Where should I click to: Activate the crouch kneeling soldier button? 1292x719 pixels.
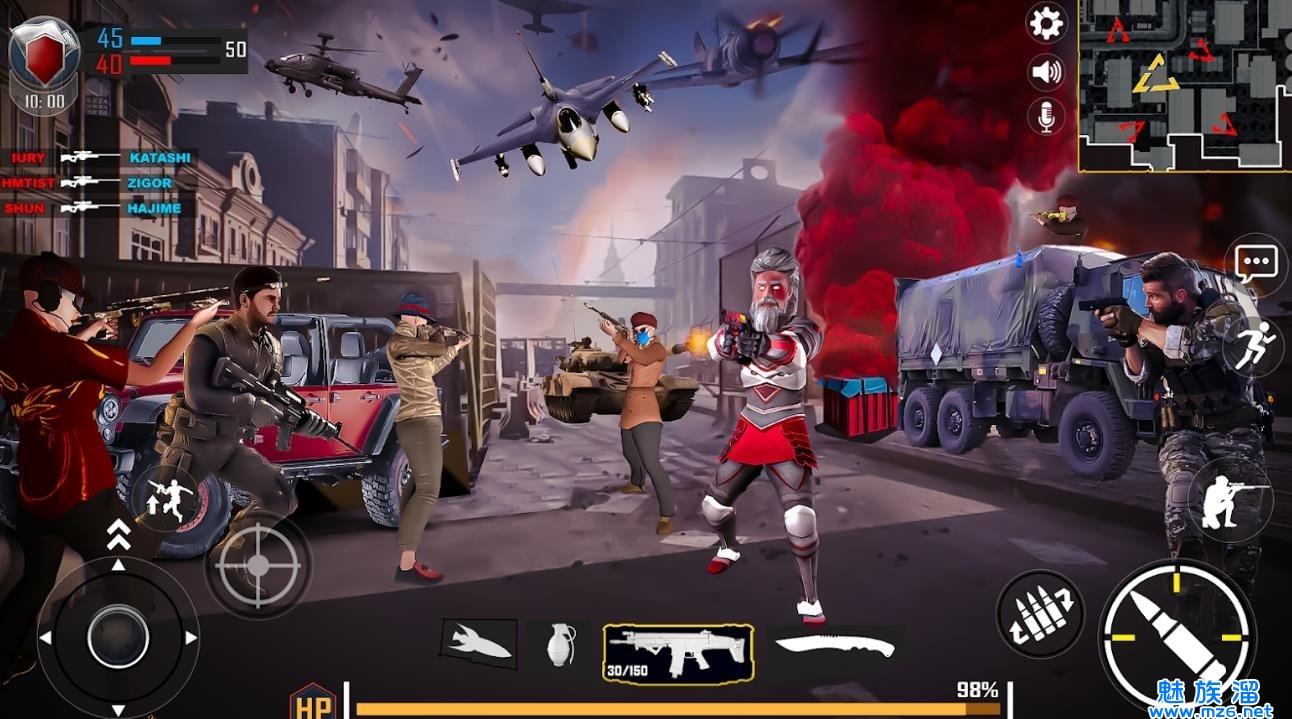pyautogui.click(x=1229, y=500)
